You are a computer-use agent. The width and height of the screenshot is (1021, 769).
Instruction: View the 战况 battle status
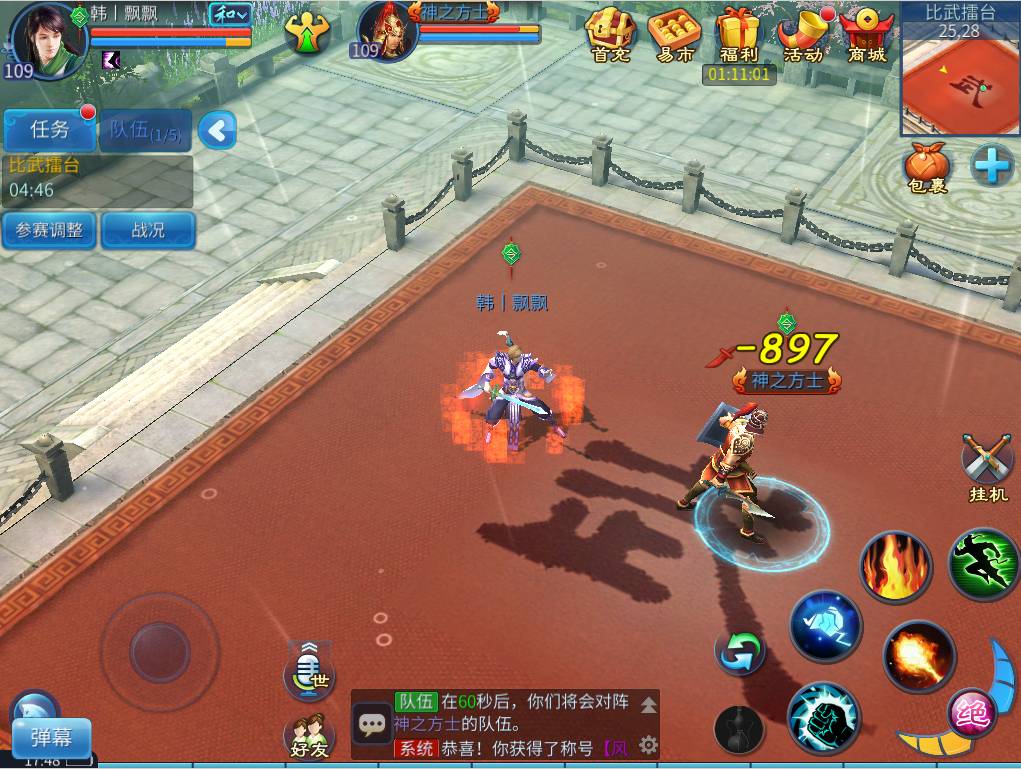[x=148, y=230]
